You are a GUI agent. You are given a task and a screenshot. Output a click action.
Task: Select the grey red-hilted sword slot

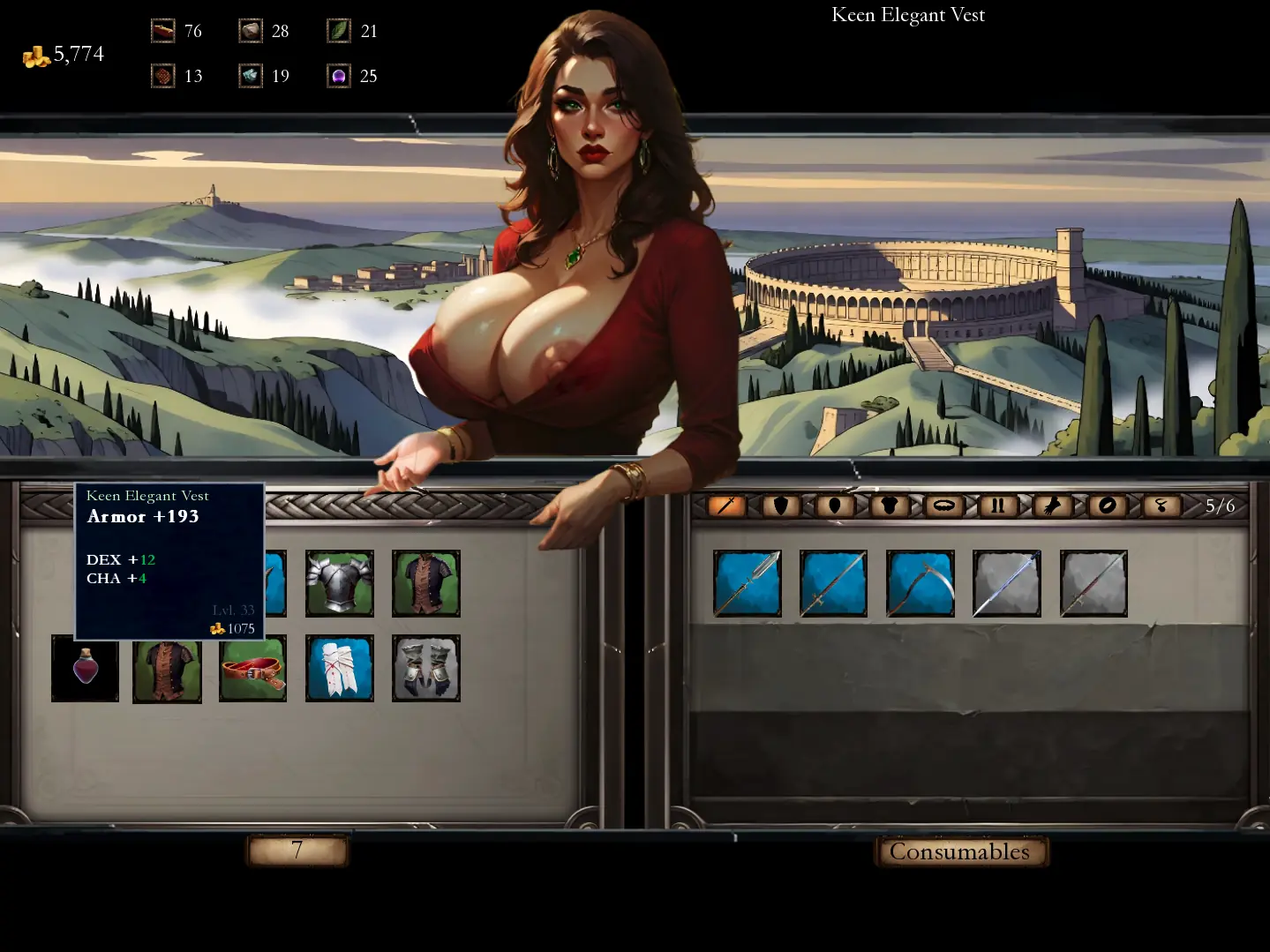pos(1093,583)
